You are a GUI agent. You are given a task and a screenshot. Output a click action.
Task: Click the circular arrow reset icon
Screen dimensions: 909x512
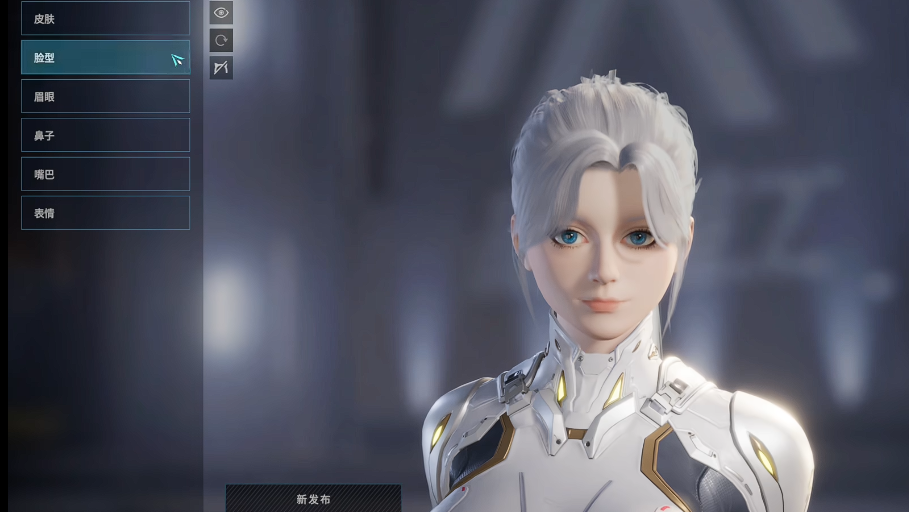click(221, 40)
